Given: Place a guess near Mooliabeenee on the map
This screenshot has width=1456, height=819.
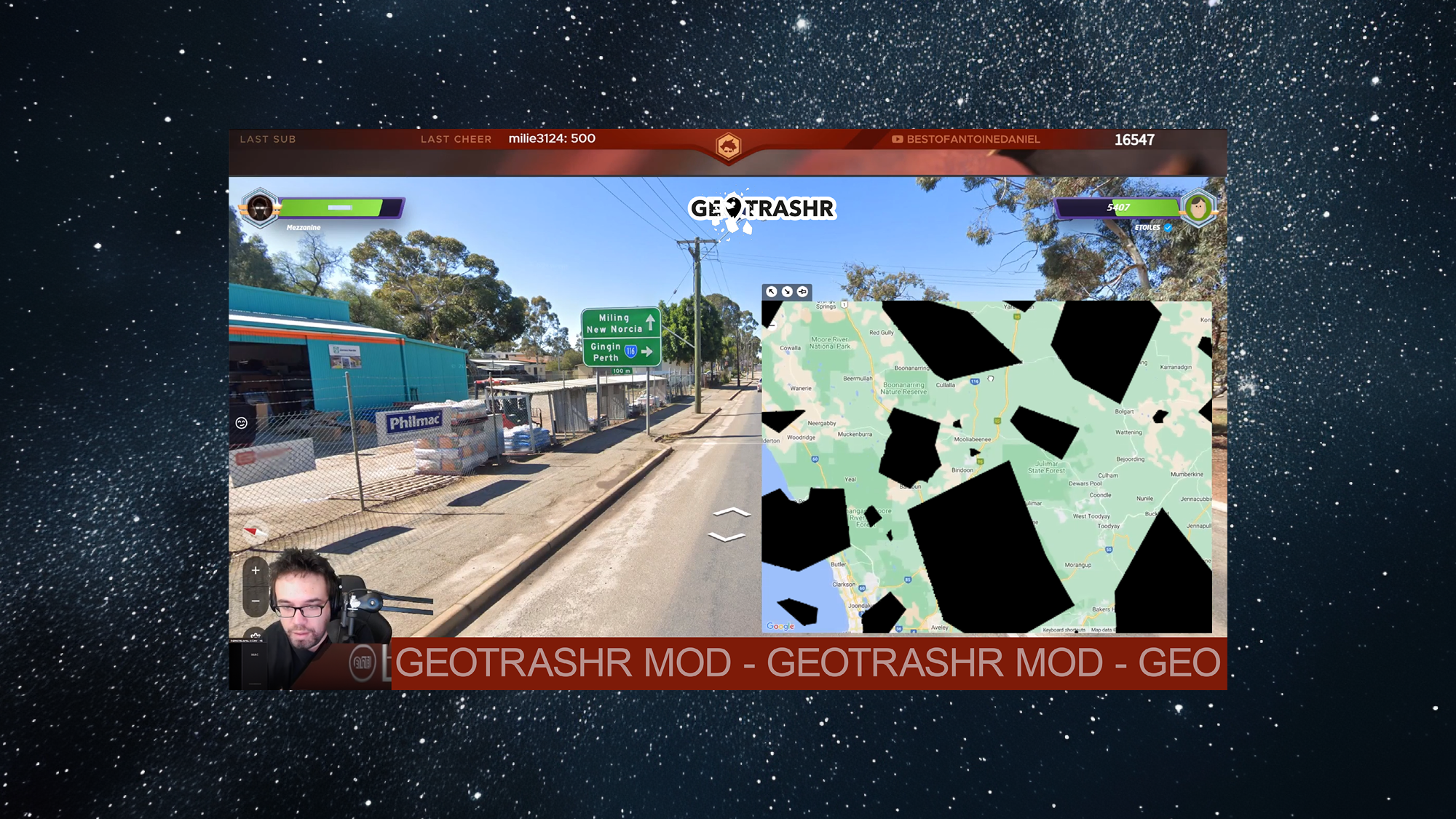Looking at the screenshot, I should click(x=972, y=439).
